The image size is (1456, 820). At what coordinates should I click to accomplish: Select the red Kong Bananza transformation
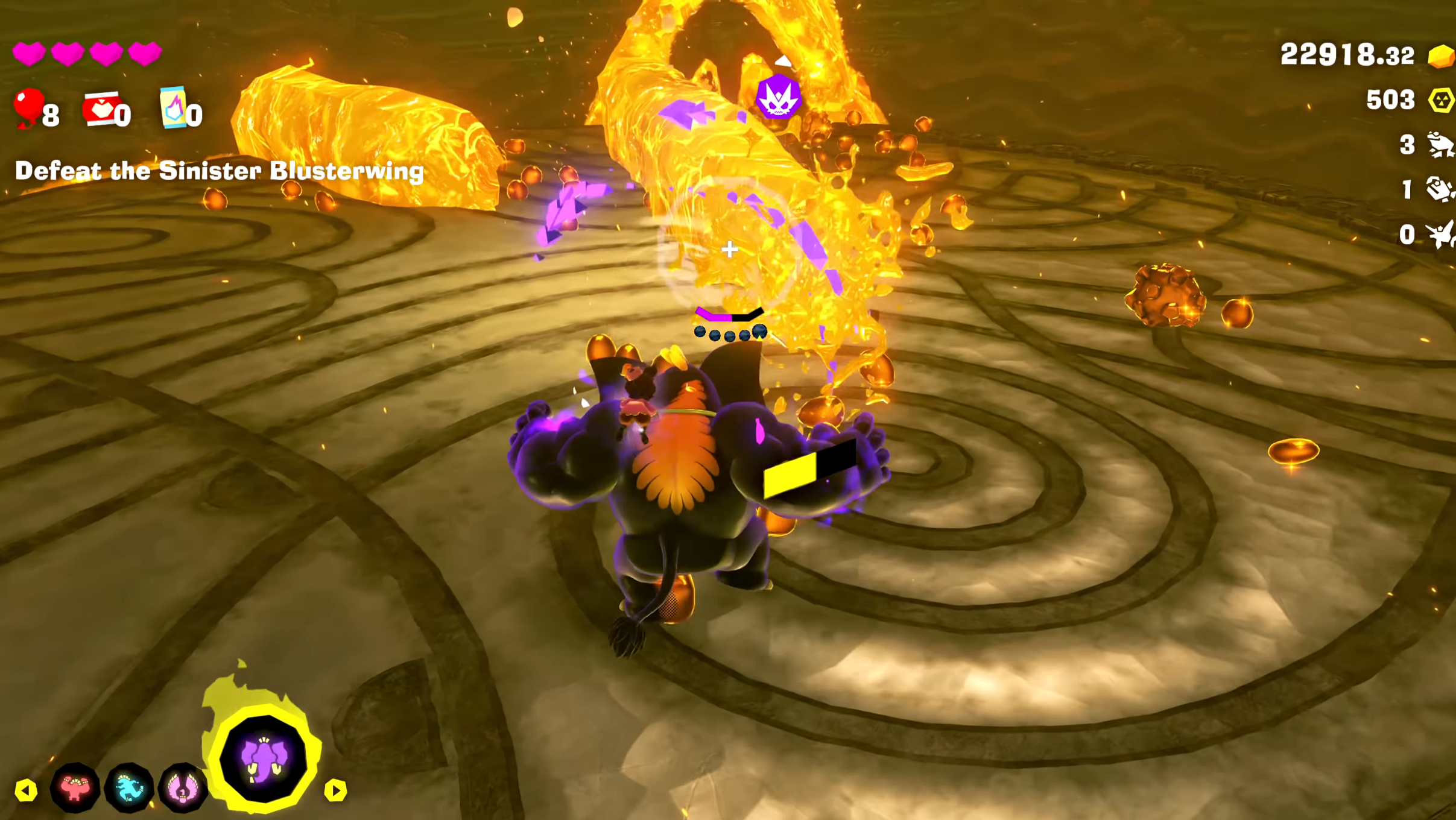75,787
